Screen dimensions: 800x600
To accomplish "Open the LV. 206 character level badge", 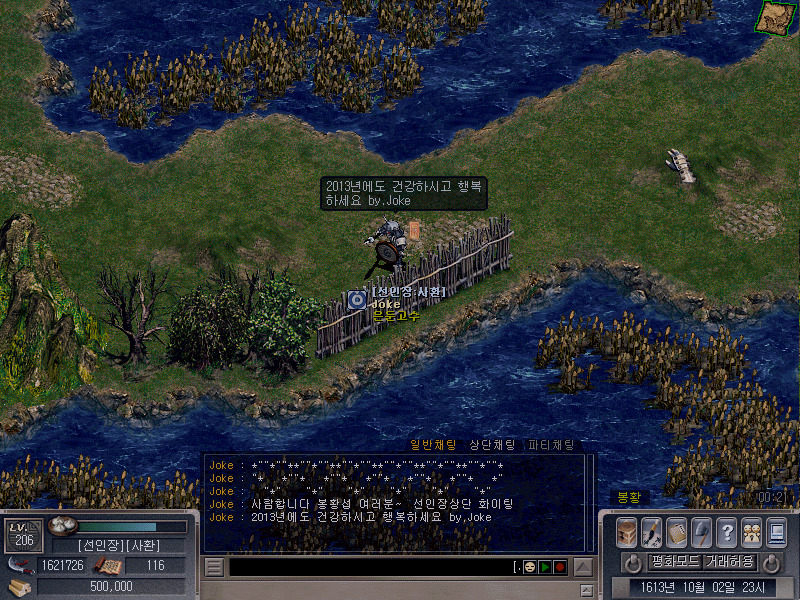I will click(x=22, y=535).
